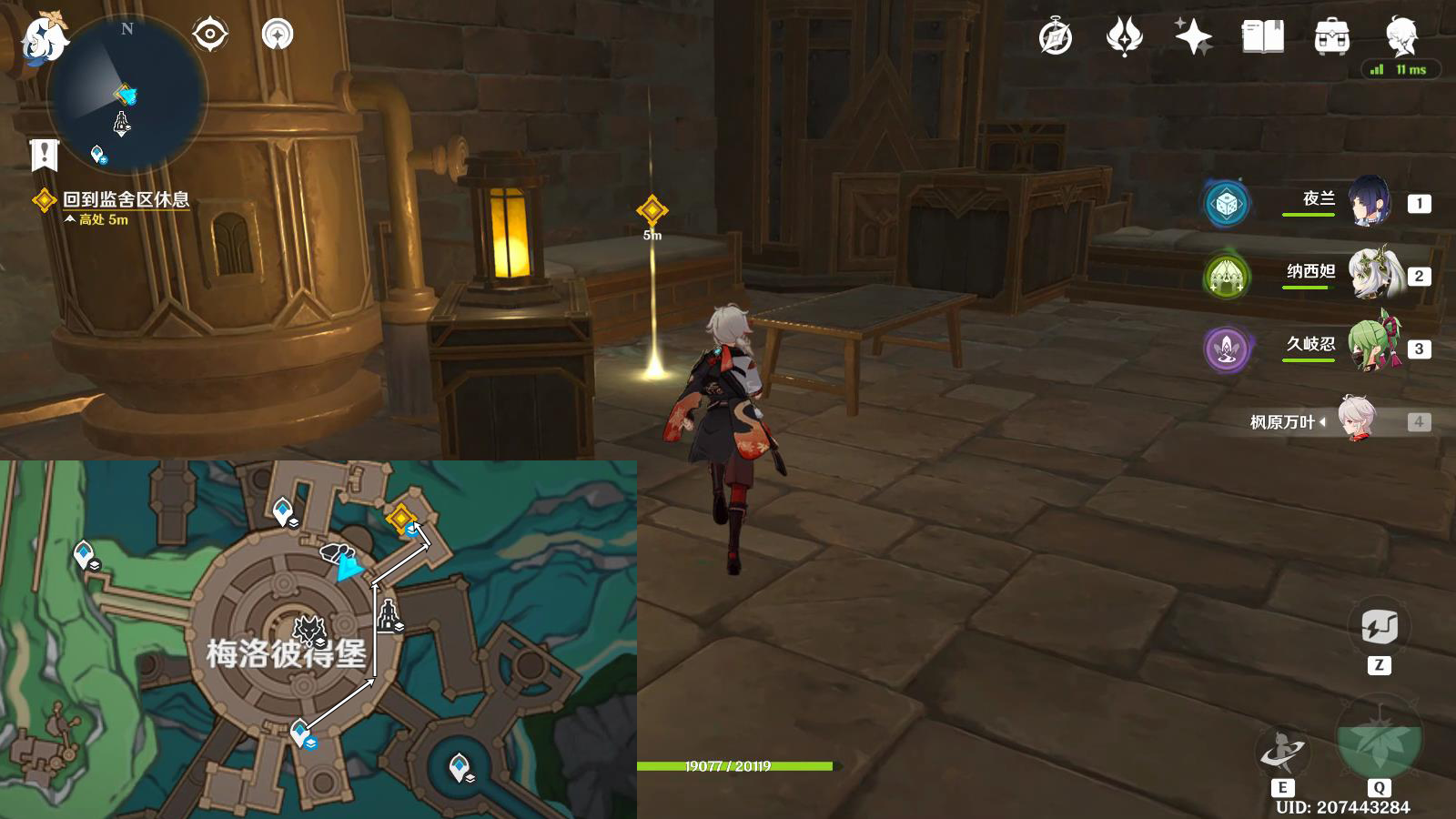This screenshot has width=1456, height=819.
Task: Select the 梅洛彼得堡 map label
Action: (286, 652)
